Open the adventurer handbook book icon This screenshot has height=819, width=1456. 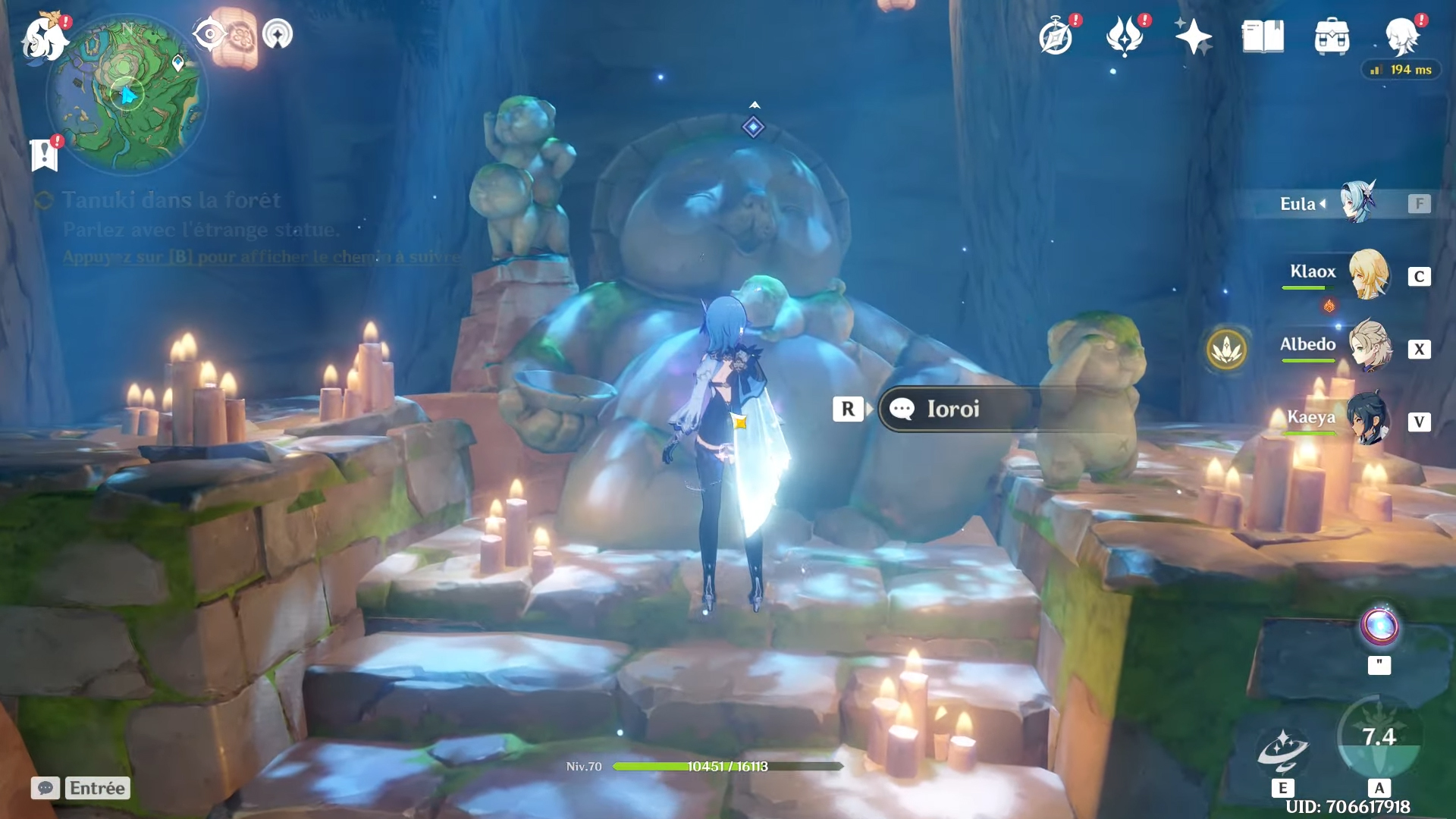1263,36
